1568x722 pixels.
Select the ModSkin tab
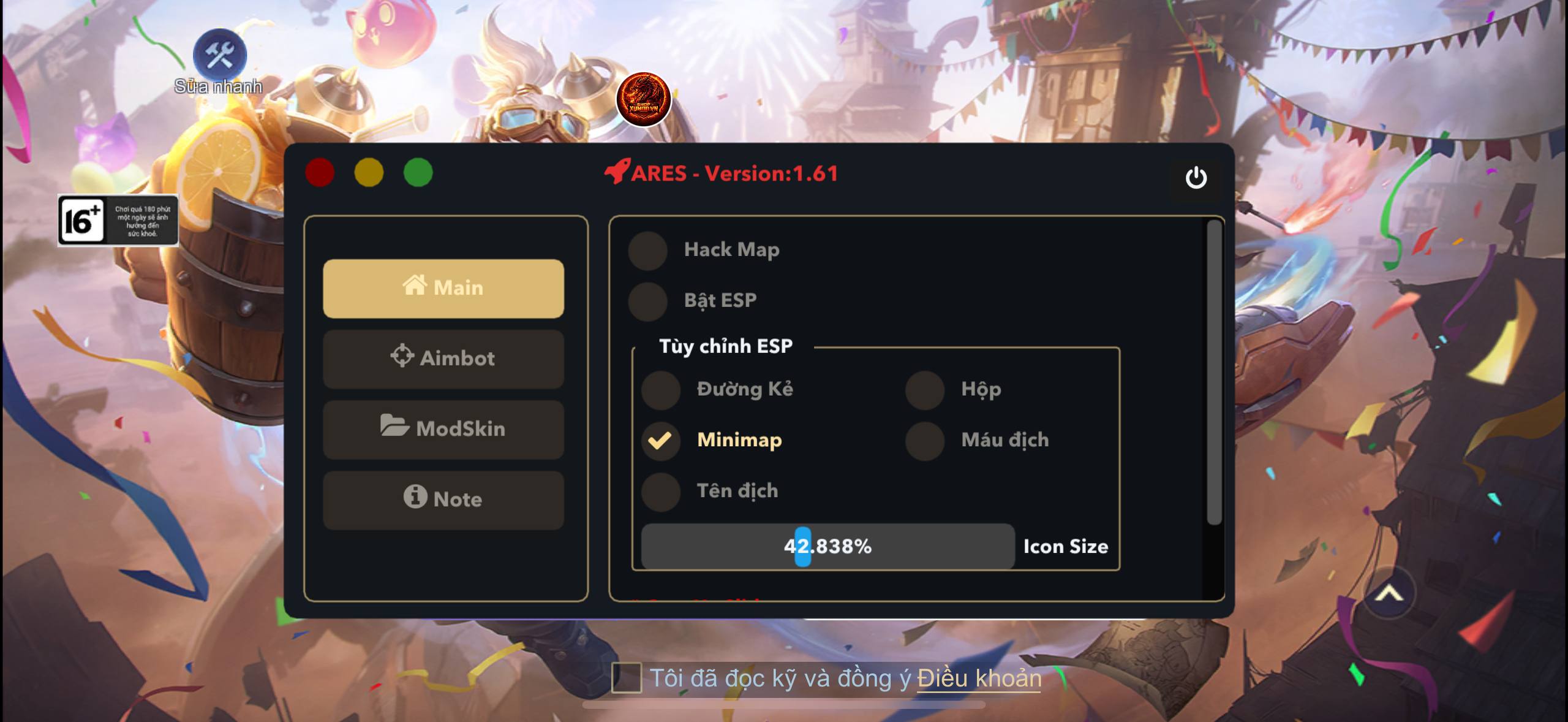(x=443, y=429)
